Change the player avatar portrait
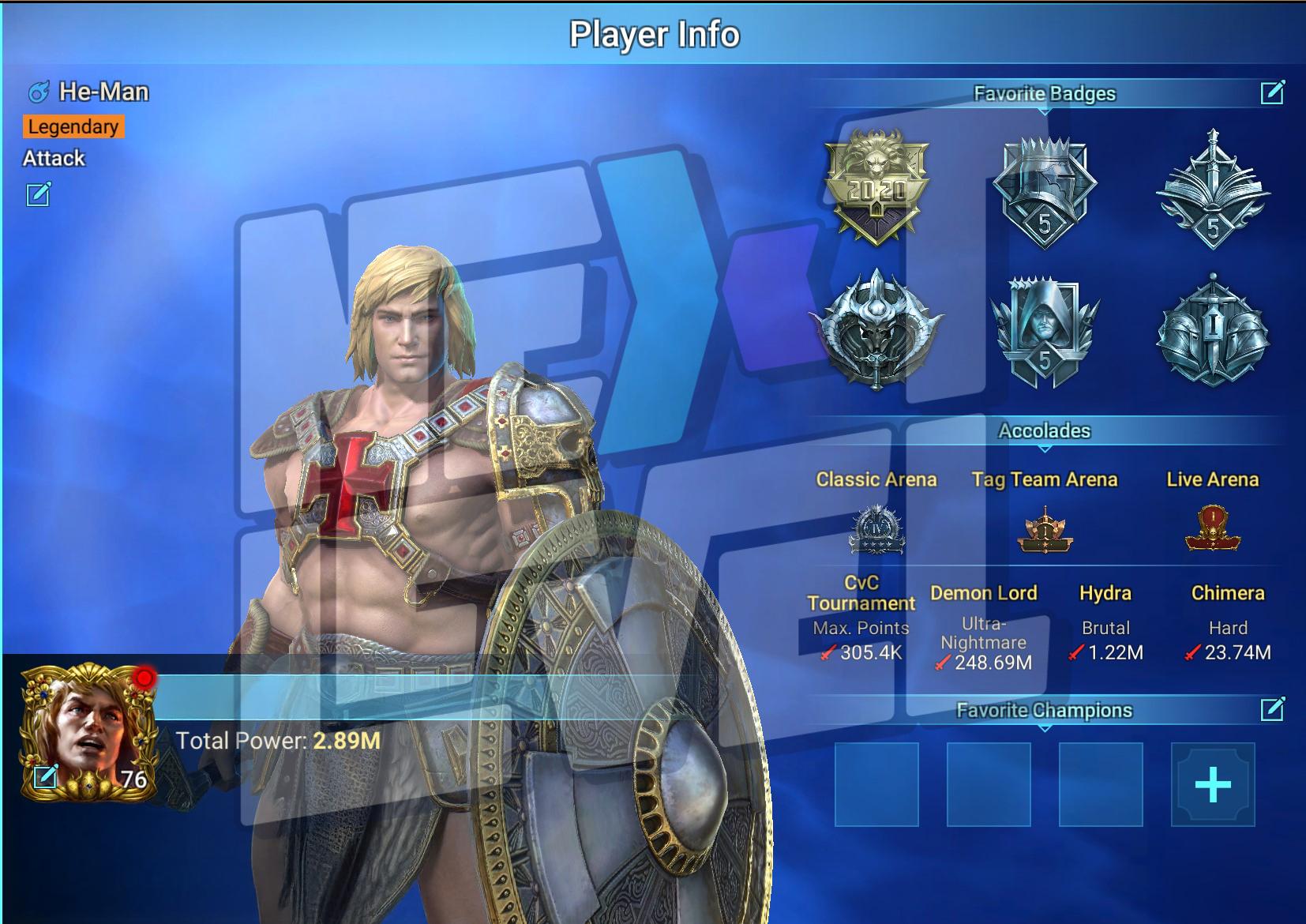Screen dimensions: 1306x924 tap(46, 777)
